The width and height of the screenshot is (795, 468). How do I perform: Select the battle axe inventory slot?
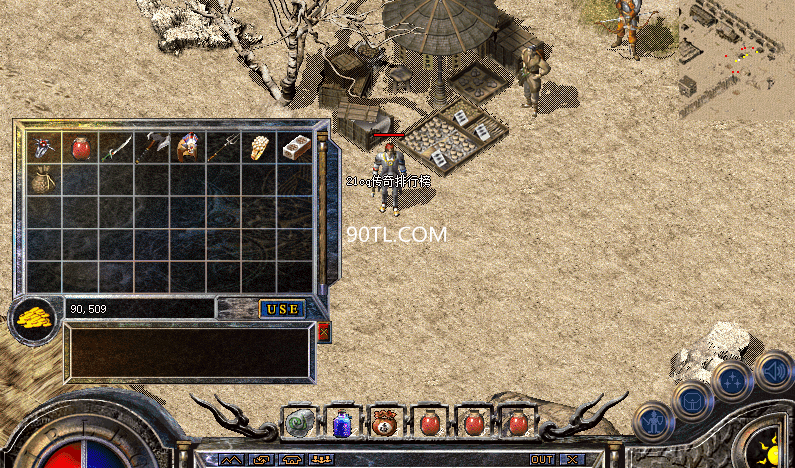(151, 148)
